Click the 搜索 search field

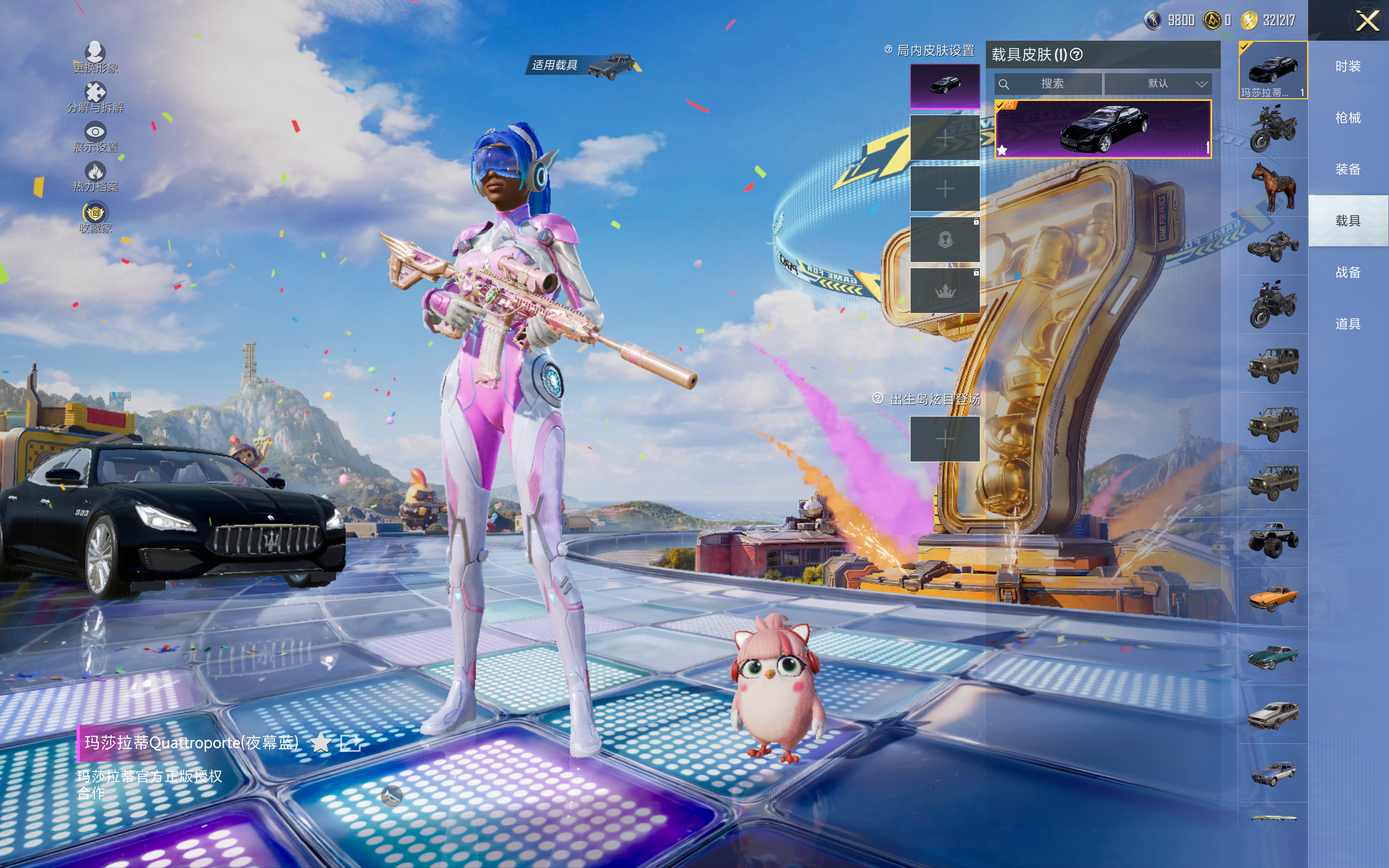coord(1048,84)
